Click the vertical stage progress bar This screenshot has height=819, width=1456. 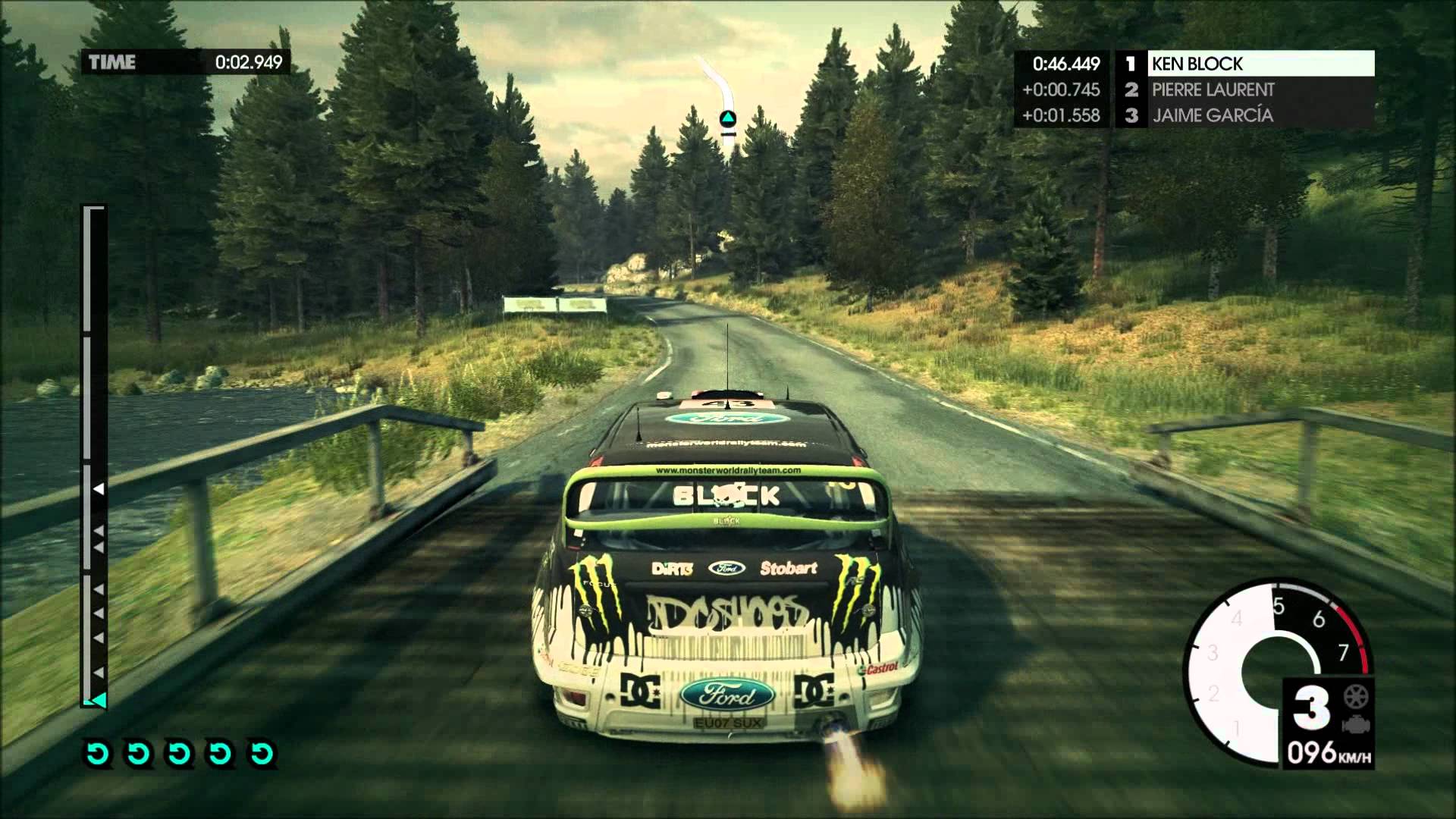pos(93,455)
